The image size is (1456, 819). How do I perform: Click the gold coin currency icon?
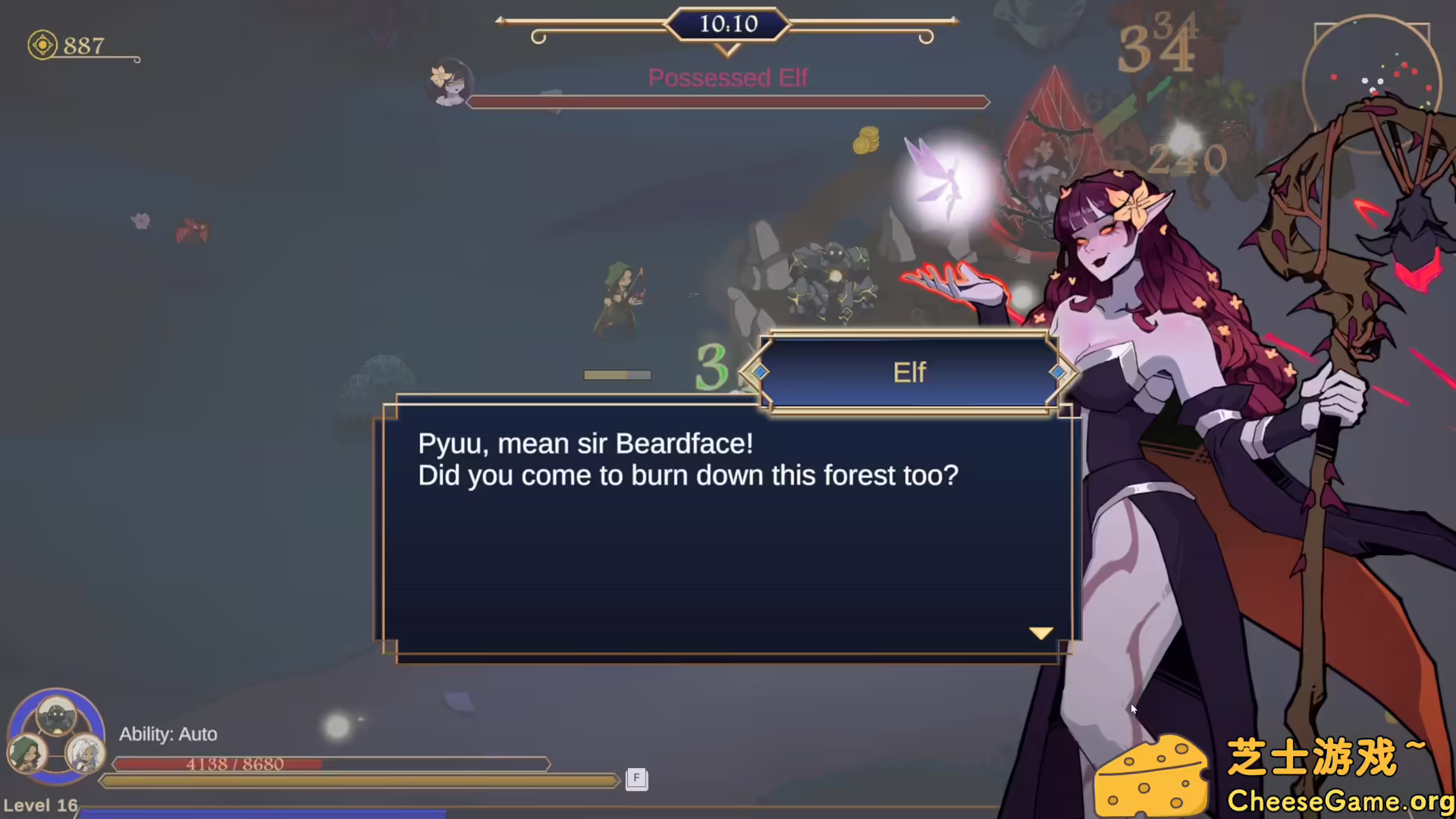pyautogui.click(x=42, y=45)
